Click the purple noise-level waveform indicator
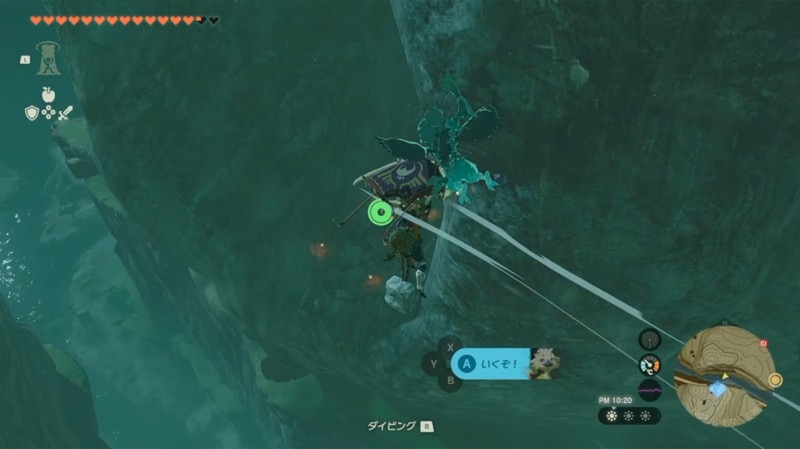The height and width of the screenshot is (449, 800). pos(648,389)
